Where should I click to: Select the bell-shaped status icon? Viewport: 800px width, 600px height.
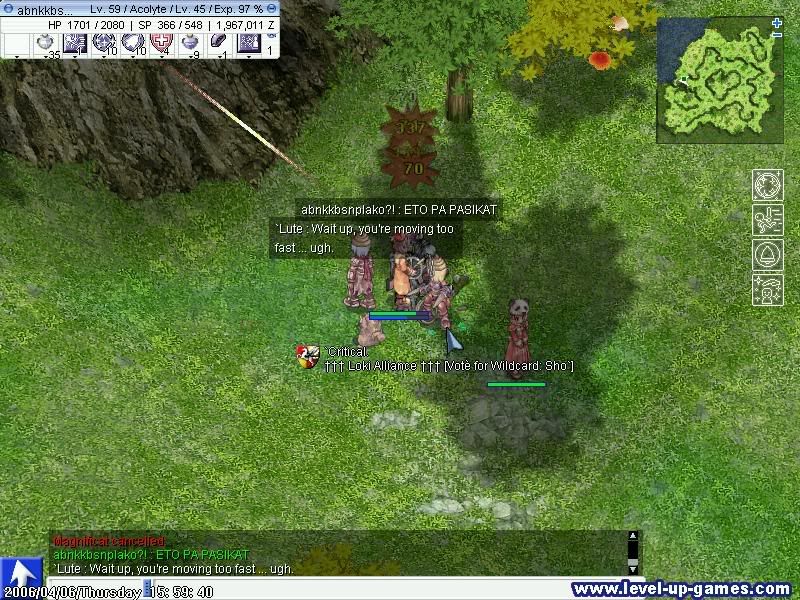click(767, 254)
